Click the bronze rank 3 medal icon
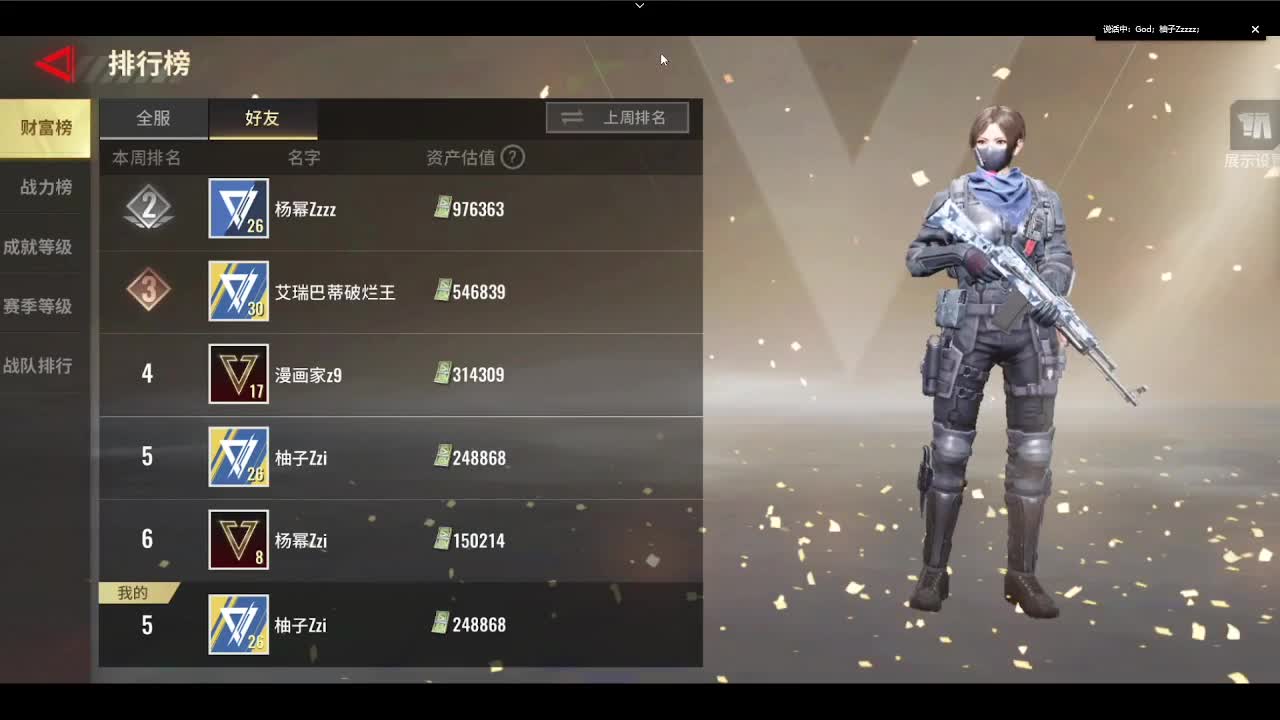 point(148,292)
